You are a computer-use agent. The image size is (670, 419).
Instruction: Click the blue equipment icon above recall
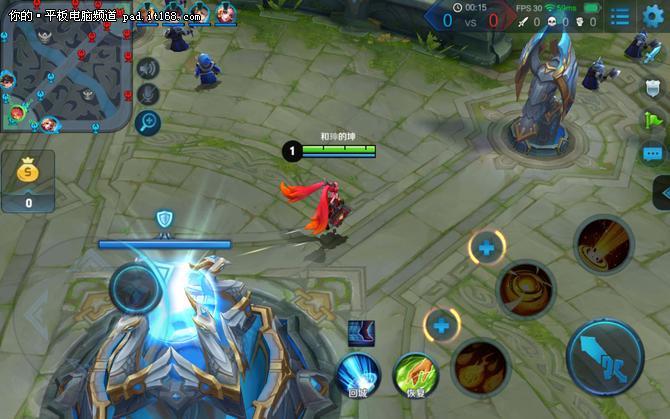coord(360,333)
